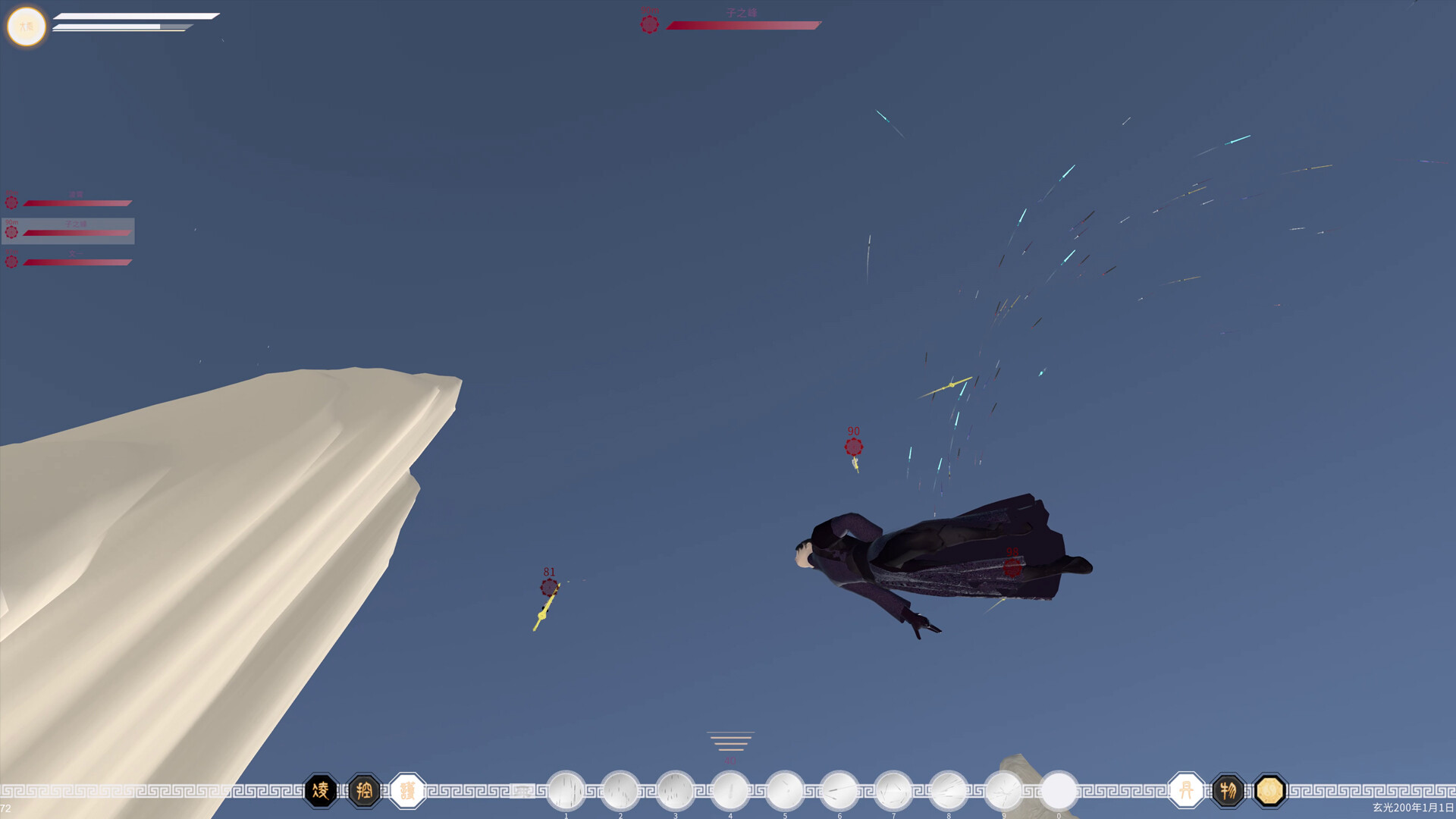The image size is (1456, 819).
Task: Click the 文一 enemy tracker emblem
Action: [11, 262]
